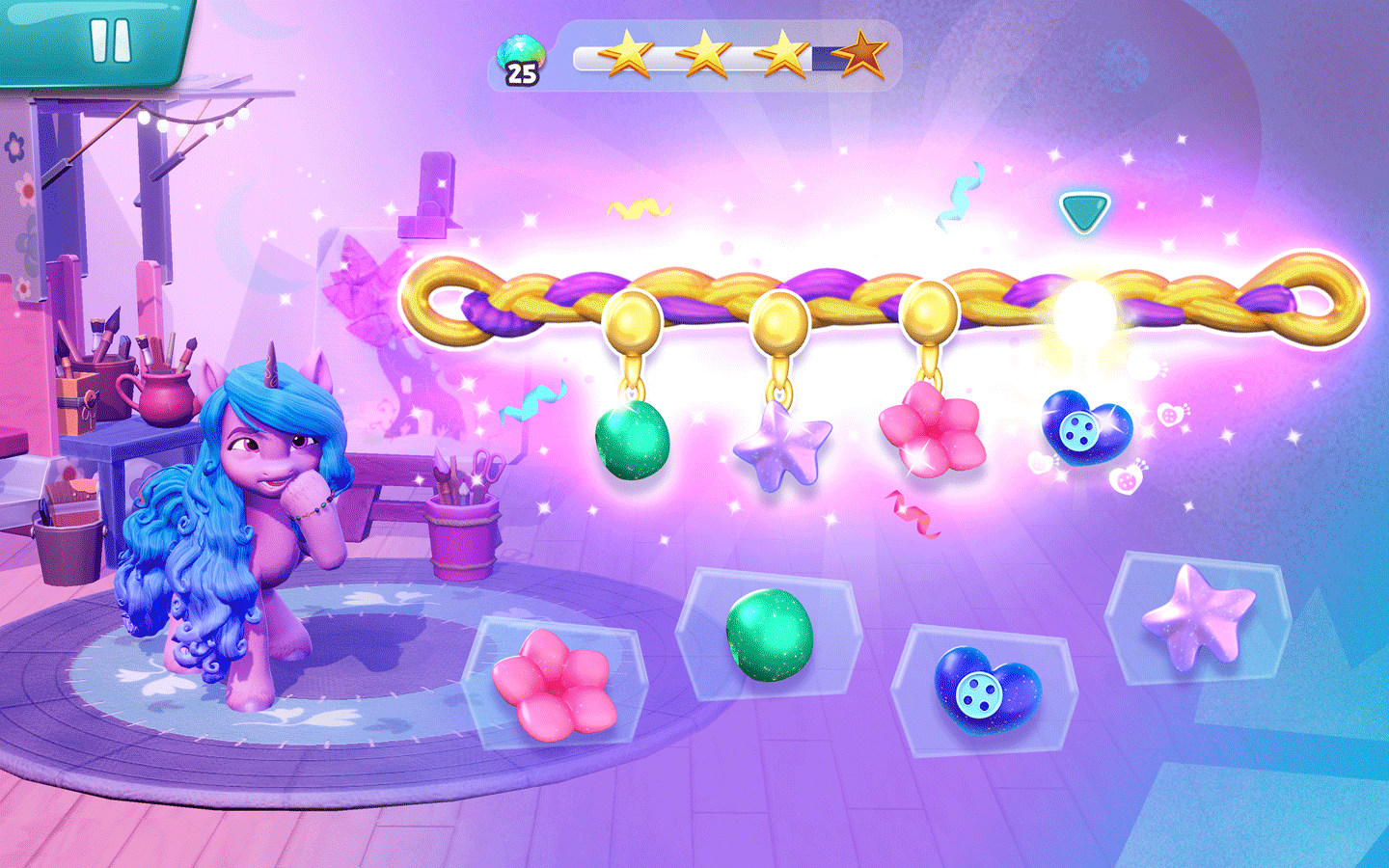Pause the game
1389x868 pixels.
(109, 41)
